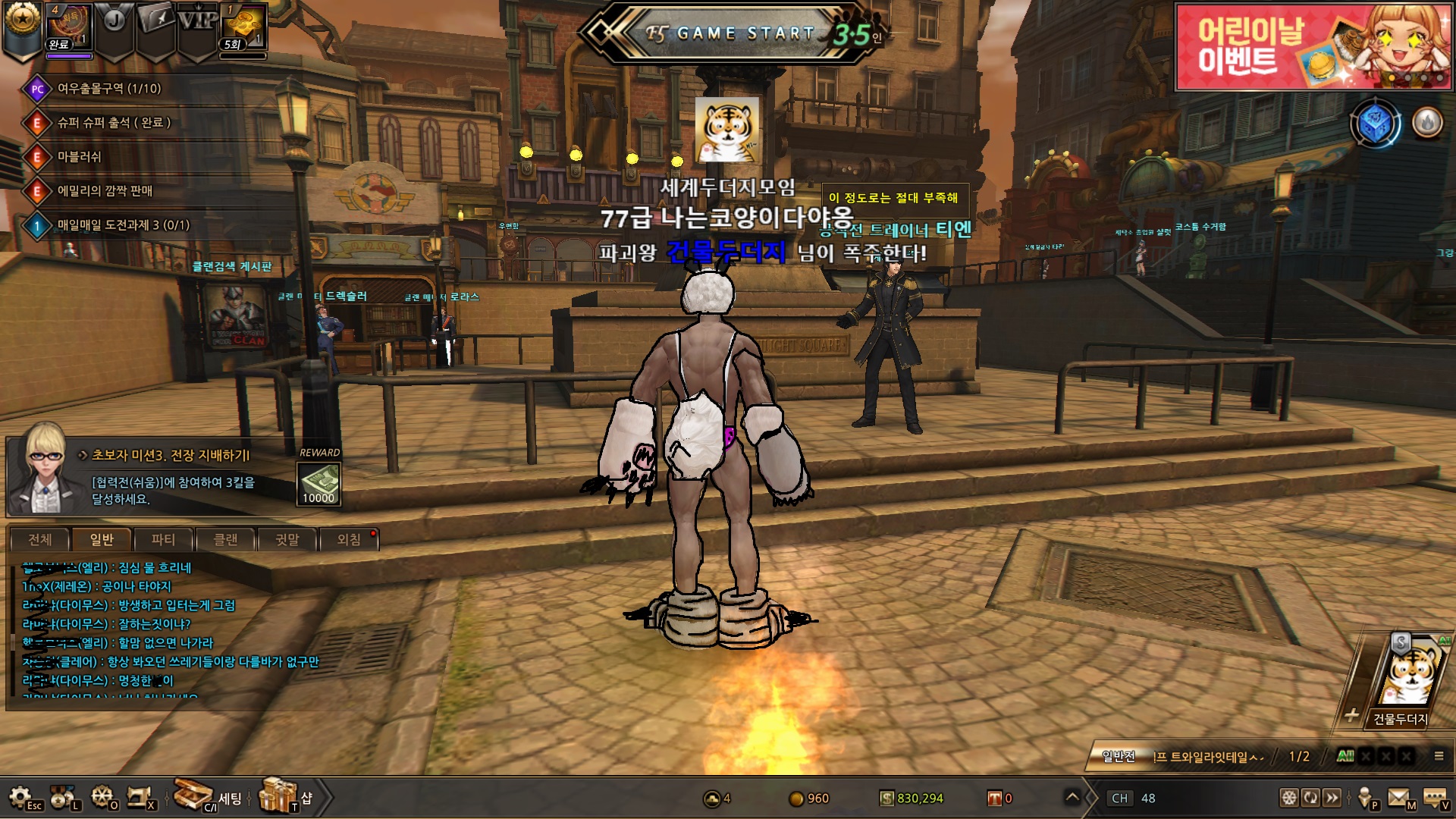
Task: Open the 어린이날 이벤트 banner
Action: [x=1312, y=47]
